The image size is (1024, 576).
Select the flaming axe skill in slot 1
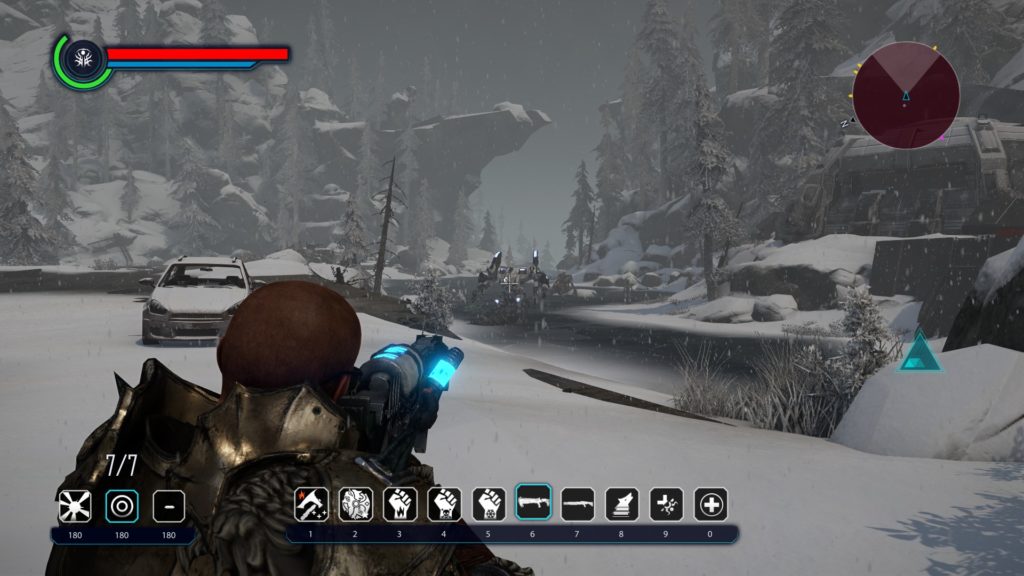(311, 504)
